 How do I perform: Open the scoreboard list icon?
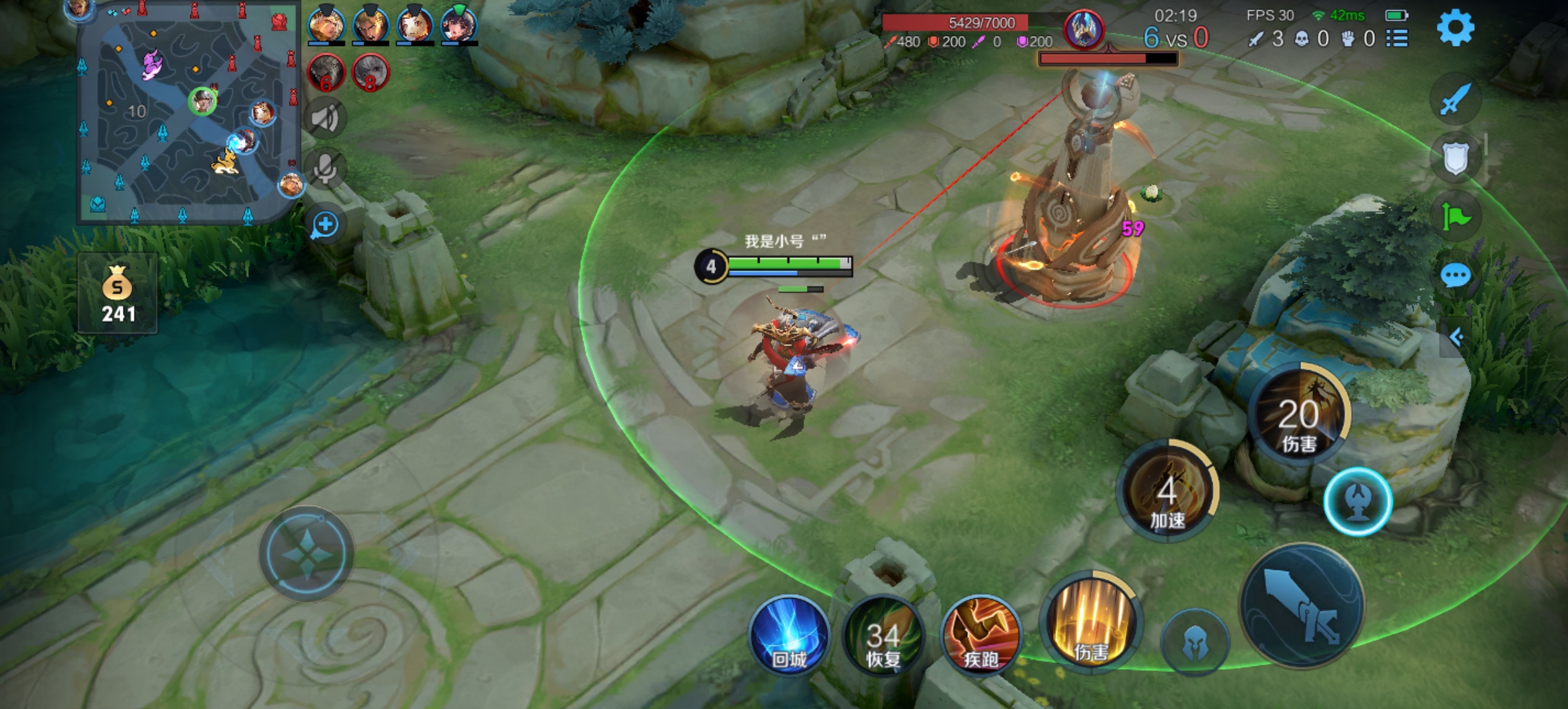1397,39
